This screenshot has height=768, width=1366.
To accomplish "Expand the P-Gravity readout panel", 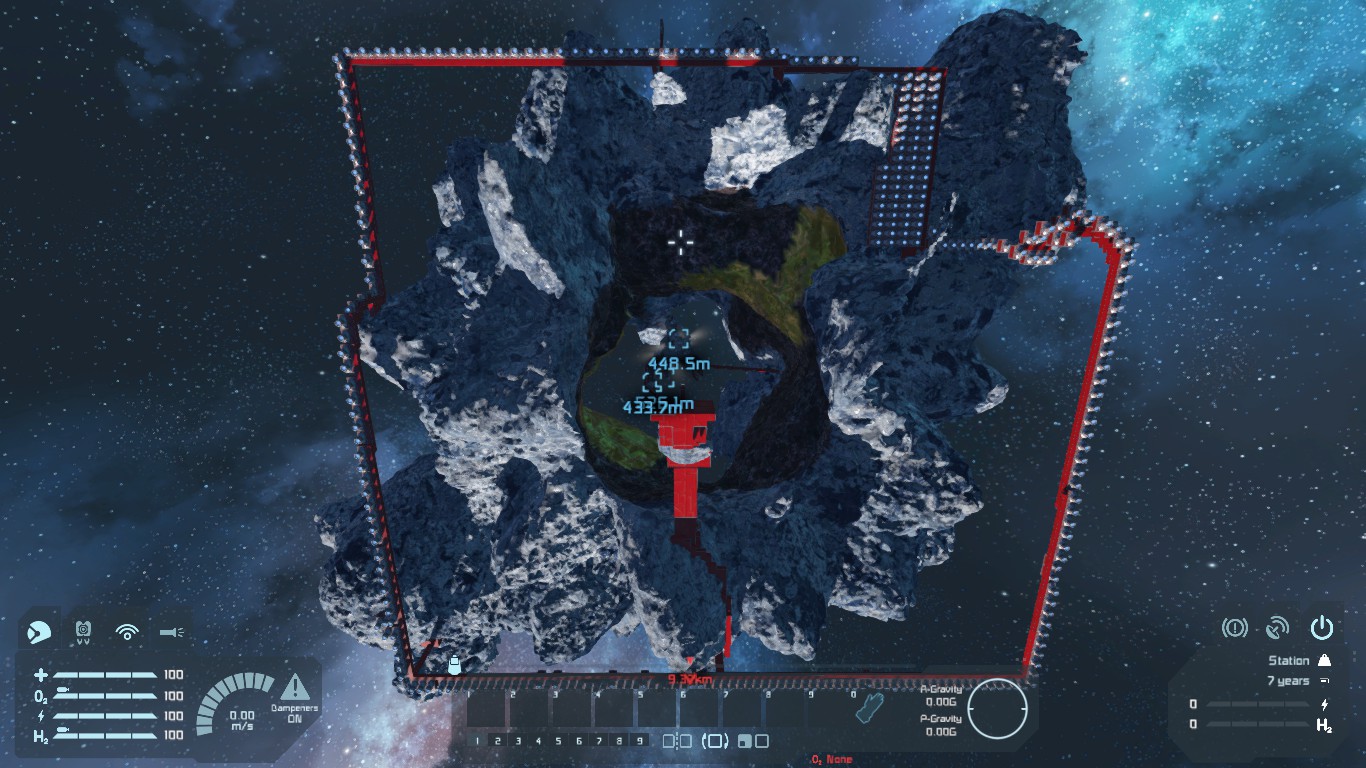I will pyautogui.click(x=942, y=719).
